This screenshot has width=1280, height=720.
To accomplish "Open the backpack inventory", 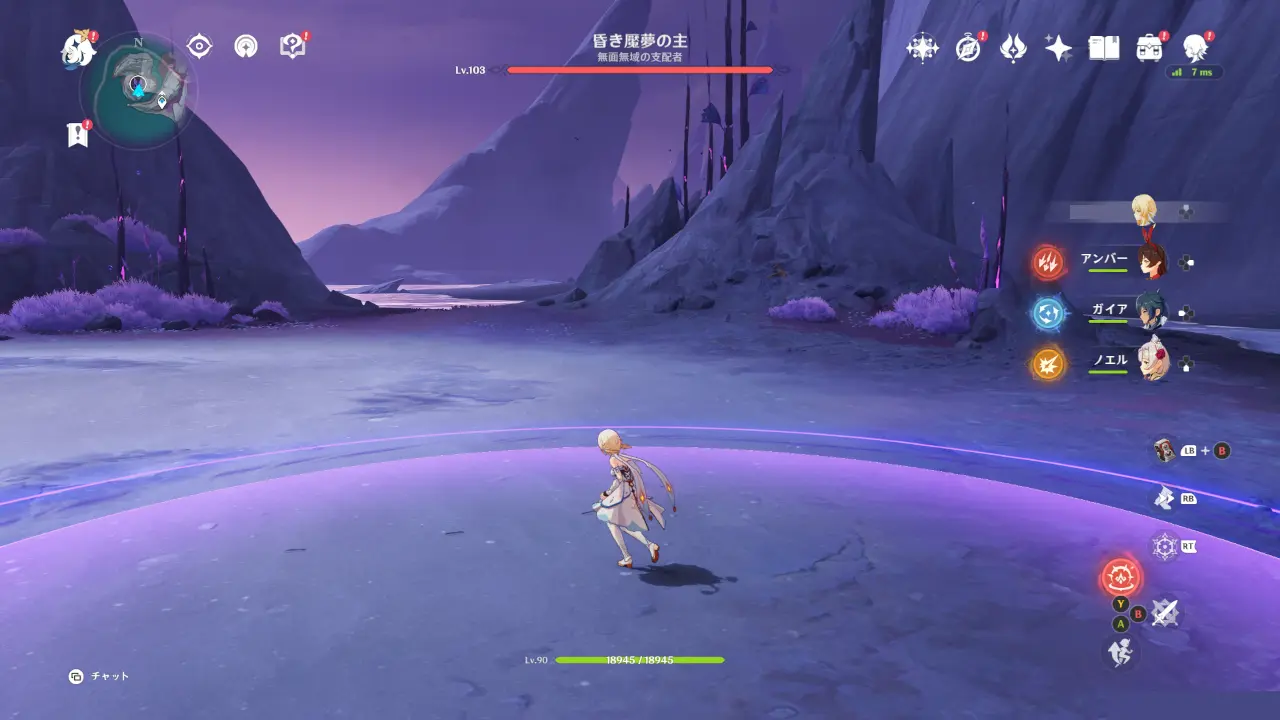I will tap(1149, 48).
